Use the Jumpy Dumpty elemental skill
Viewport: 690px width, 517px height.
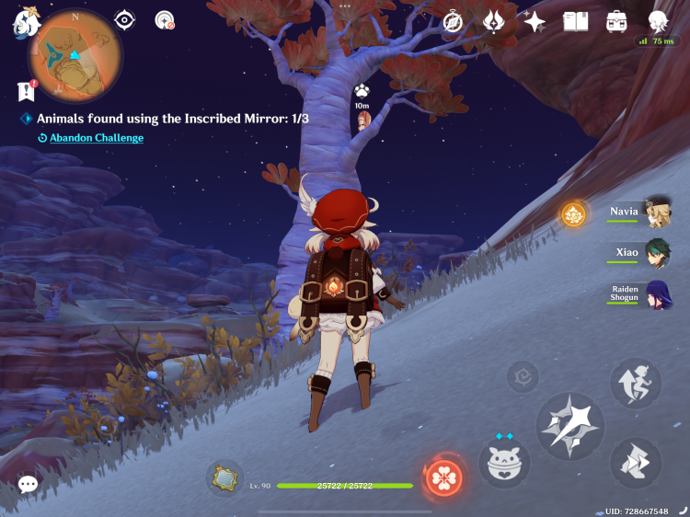pyautogui.click(x=504, y=463)
